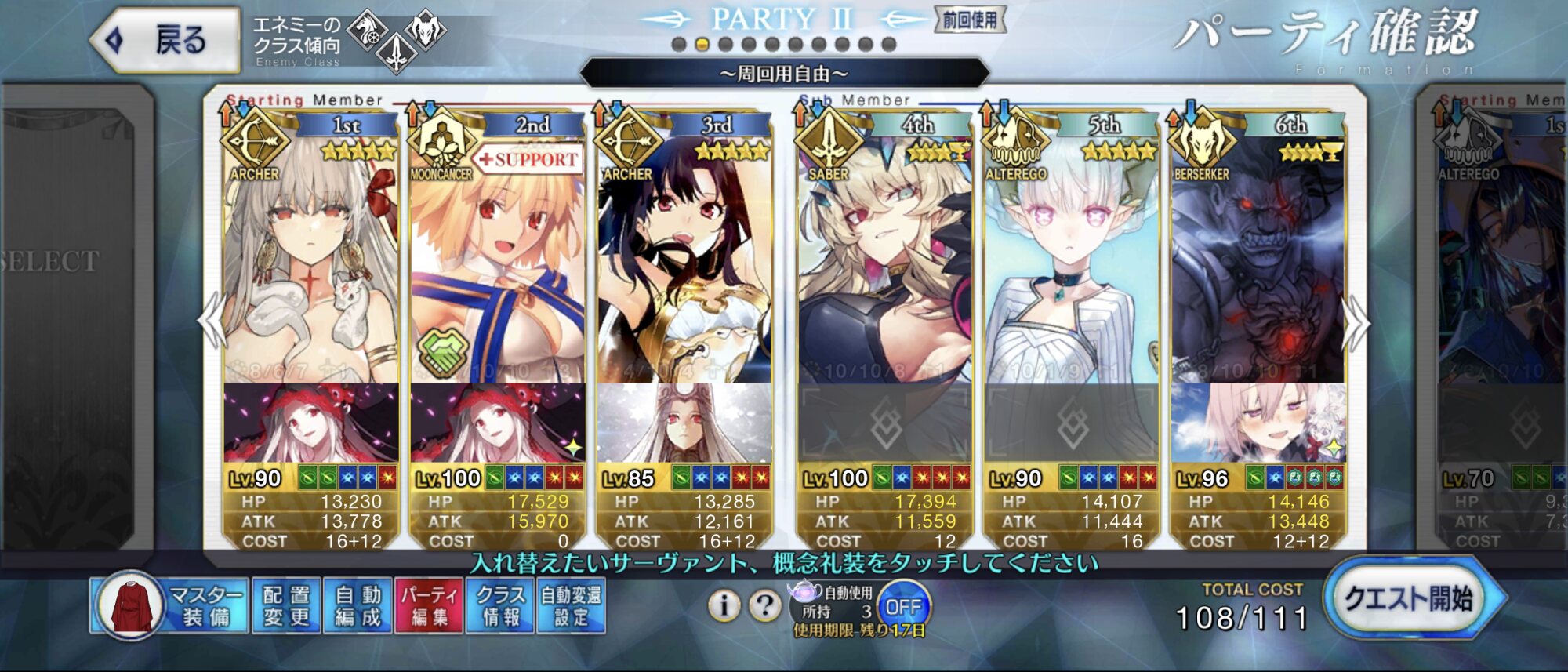Screen dimensions: 1568x672
Task: Choose 自動編成 auto formation
Action: tap(358, 605)
